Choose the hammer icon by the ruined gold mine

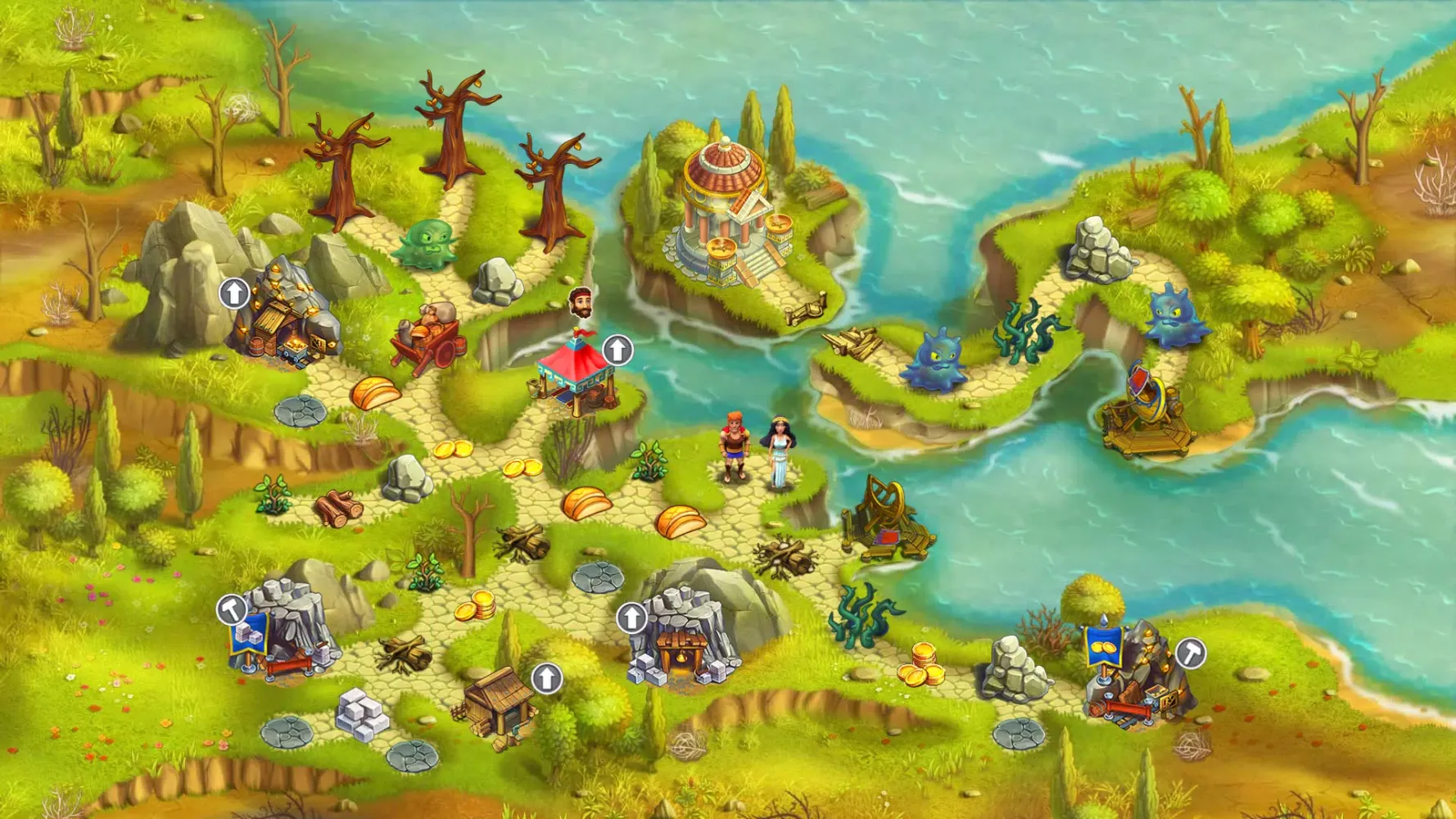1190,654
